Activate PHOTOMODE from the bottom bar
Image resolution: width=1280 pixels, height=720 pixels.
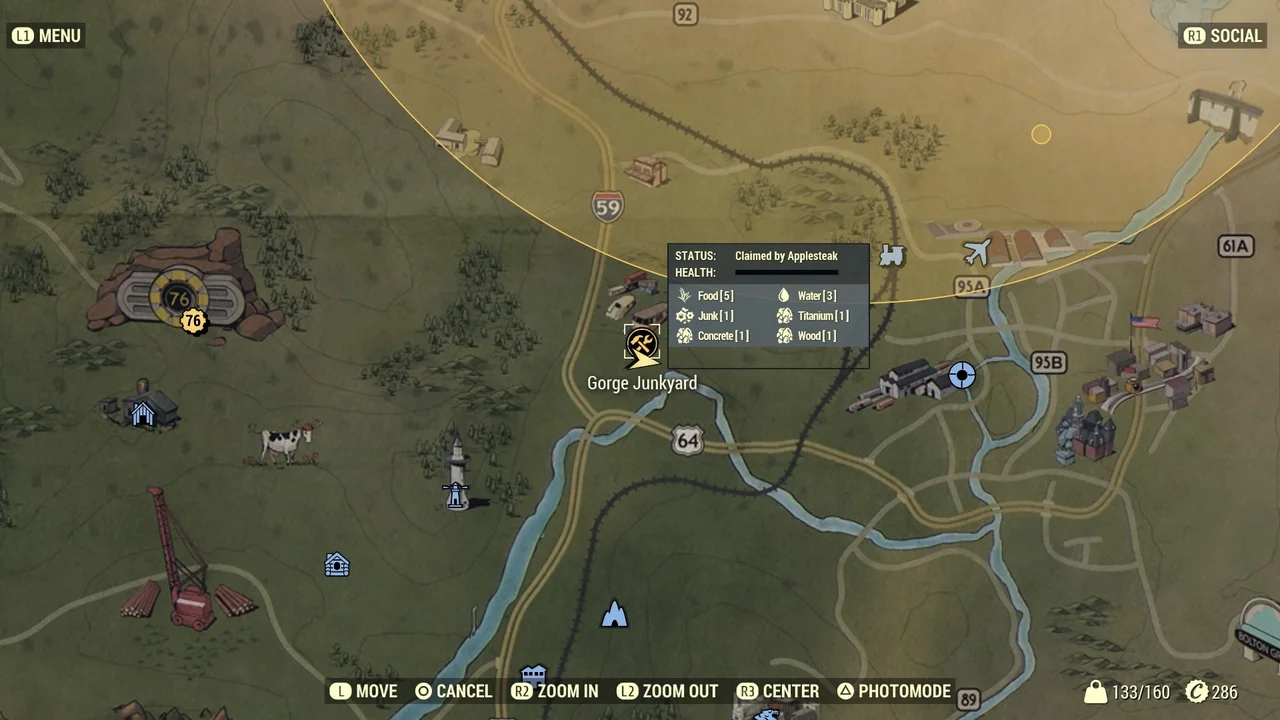(893, 691)
